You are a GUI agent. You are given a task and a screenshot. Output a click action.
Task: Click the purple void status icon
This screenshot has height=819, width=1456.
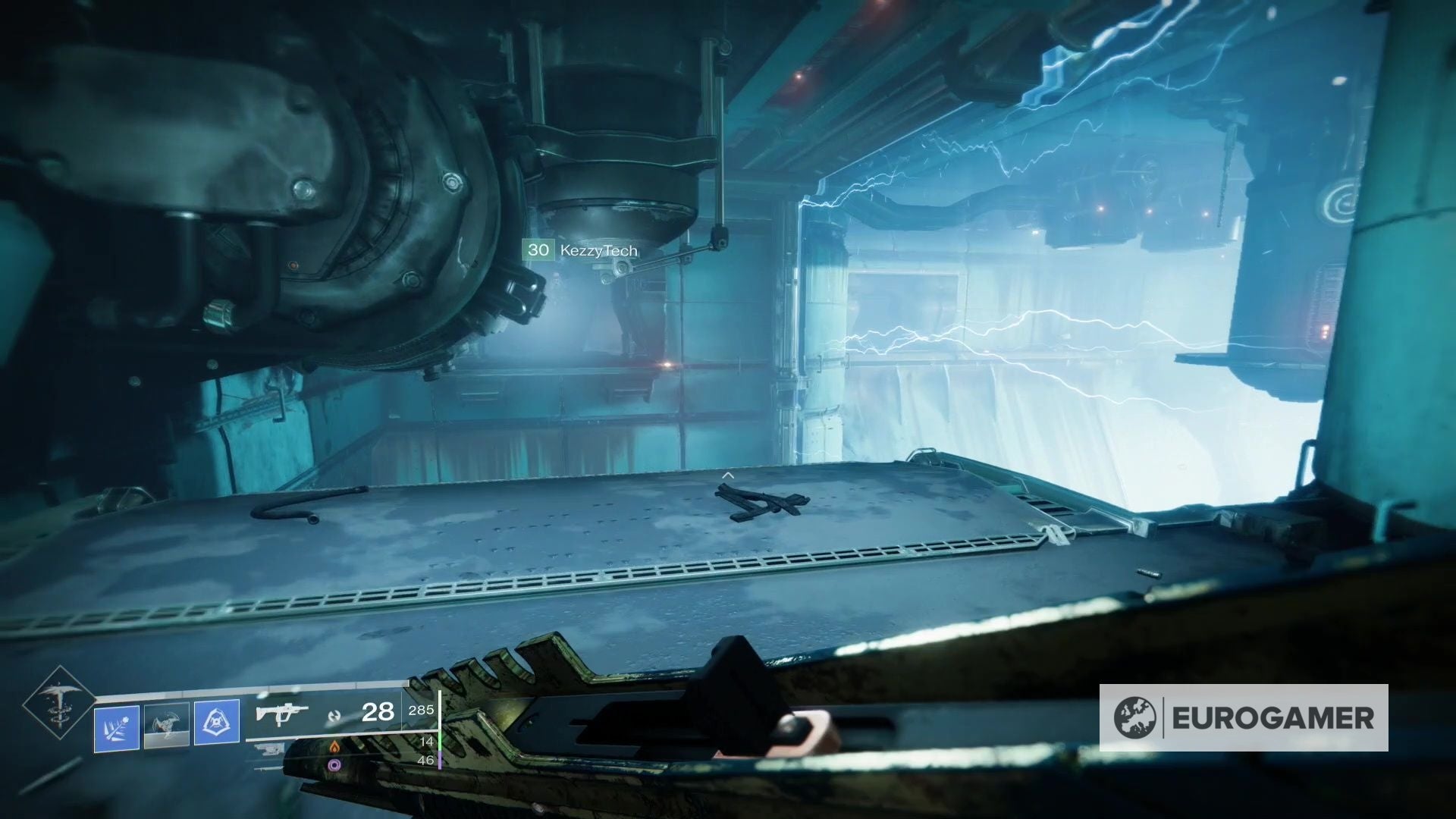[334, 765]
